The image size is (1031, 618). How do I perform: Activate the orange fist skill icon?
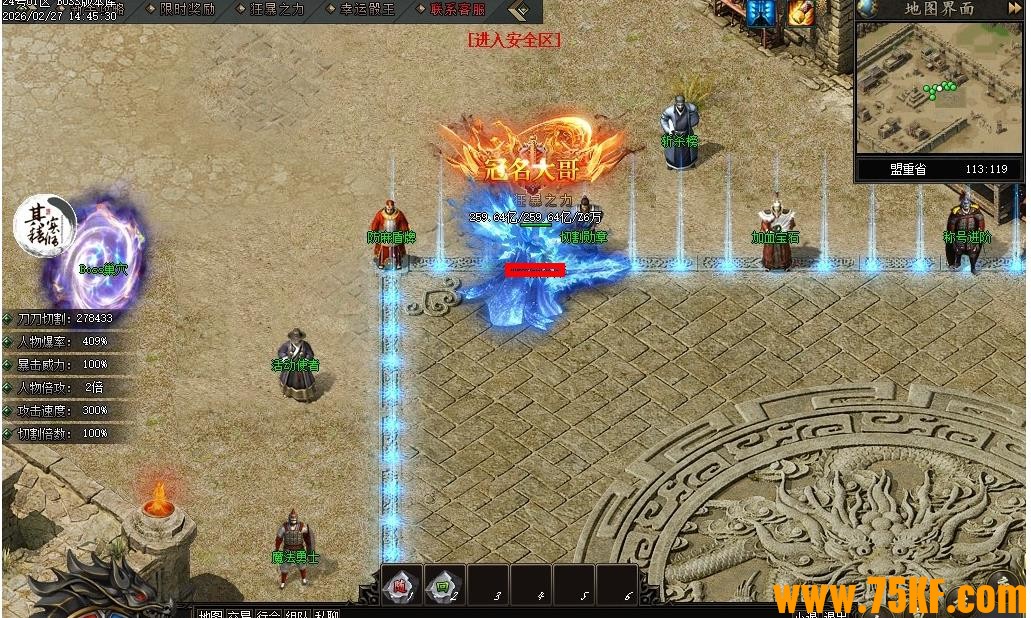[x=801, y=13]
